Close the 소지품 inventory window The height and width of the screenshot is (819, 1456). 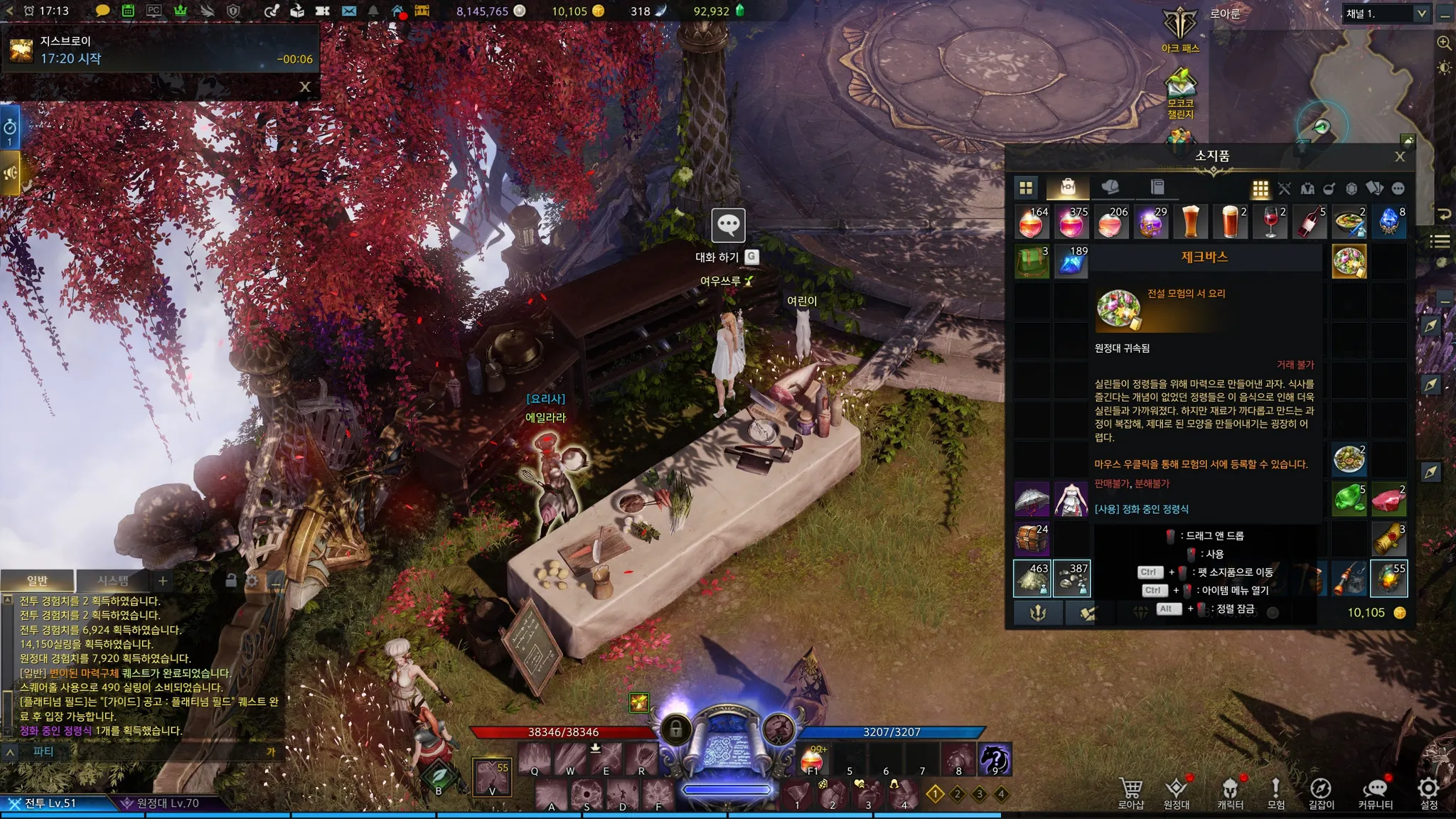(x=1399, y=157)
